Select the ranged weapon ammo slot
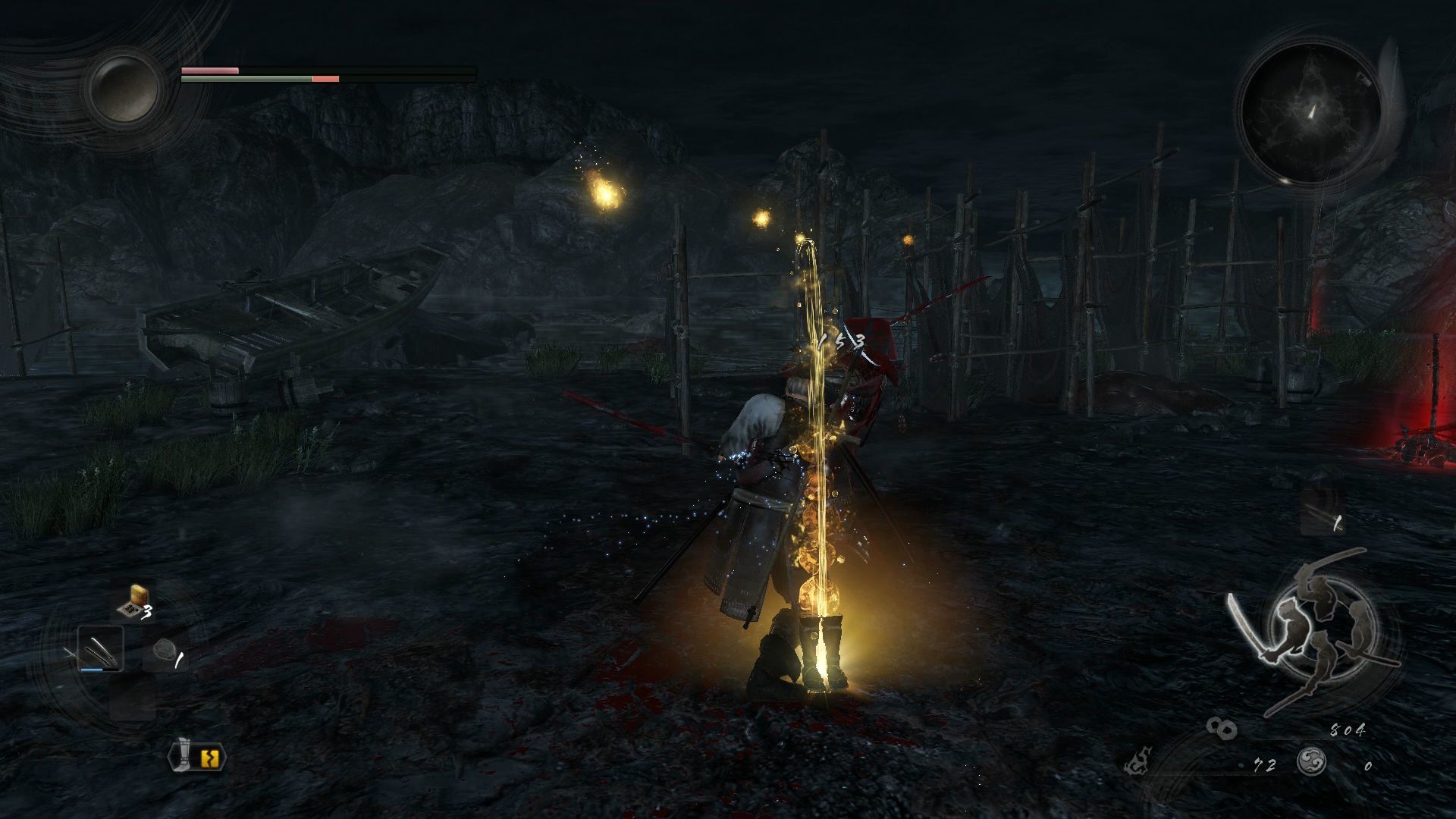Viewport: 1456px width, 819px height. [1323, 511]
